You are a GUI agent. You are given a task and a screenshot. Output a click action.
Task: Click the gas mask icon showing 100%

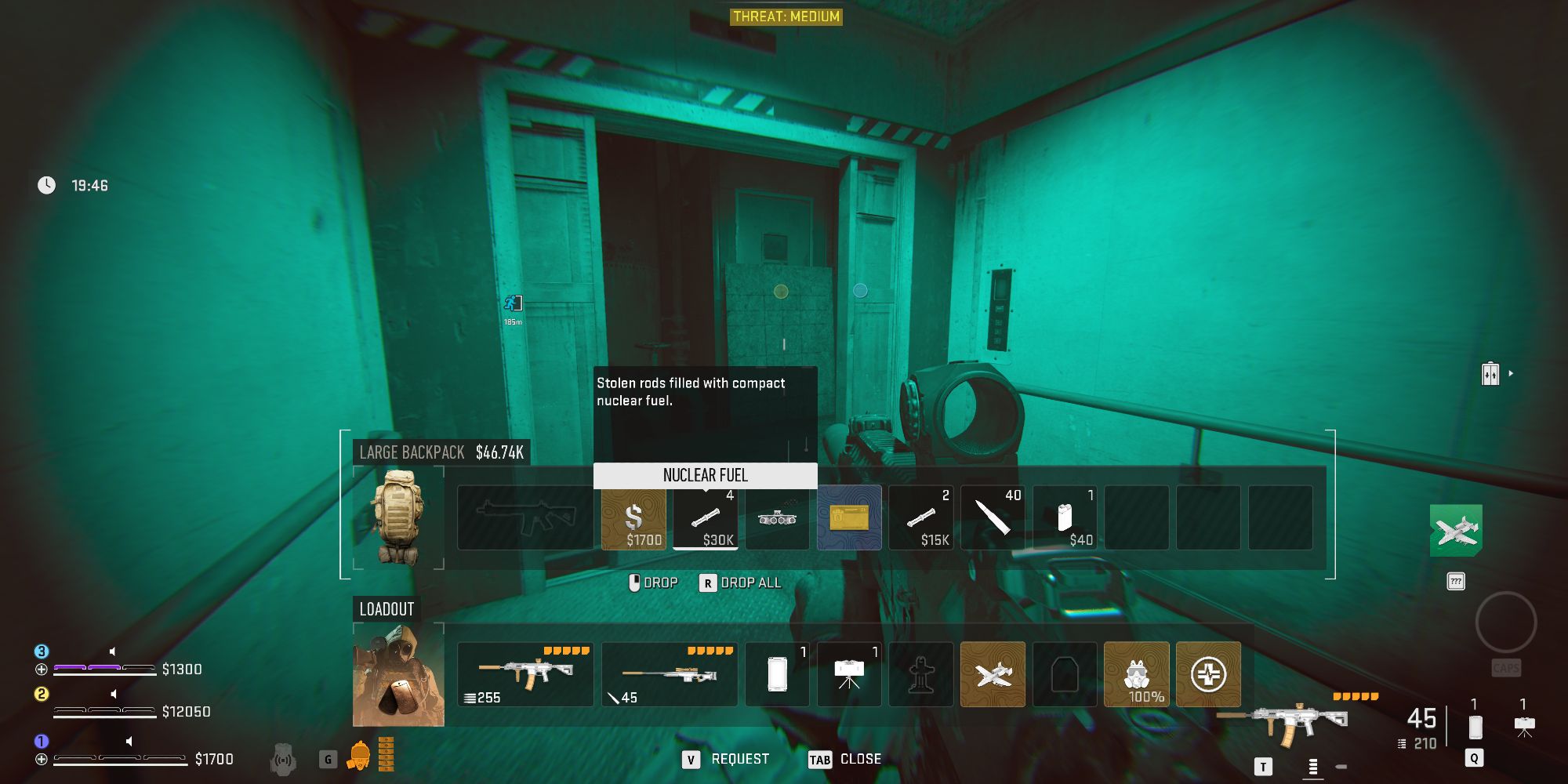(x=1136, y=674)
